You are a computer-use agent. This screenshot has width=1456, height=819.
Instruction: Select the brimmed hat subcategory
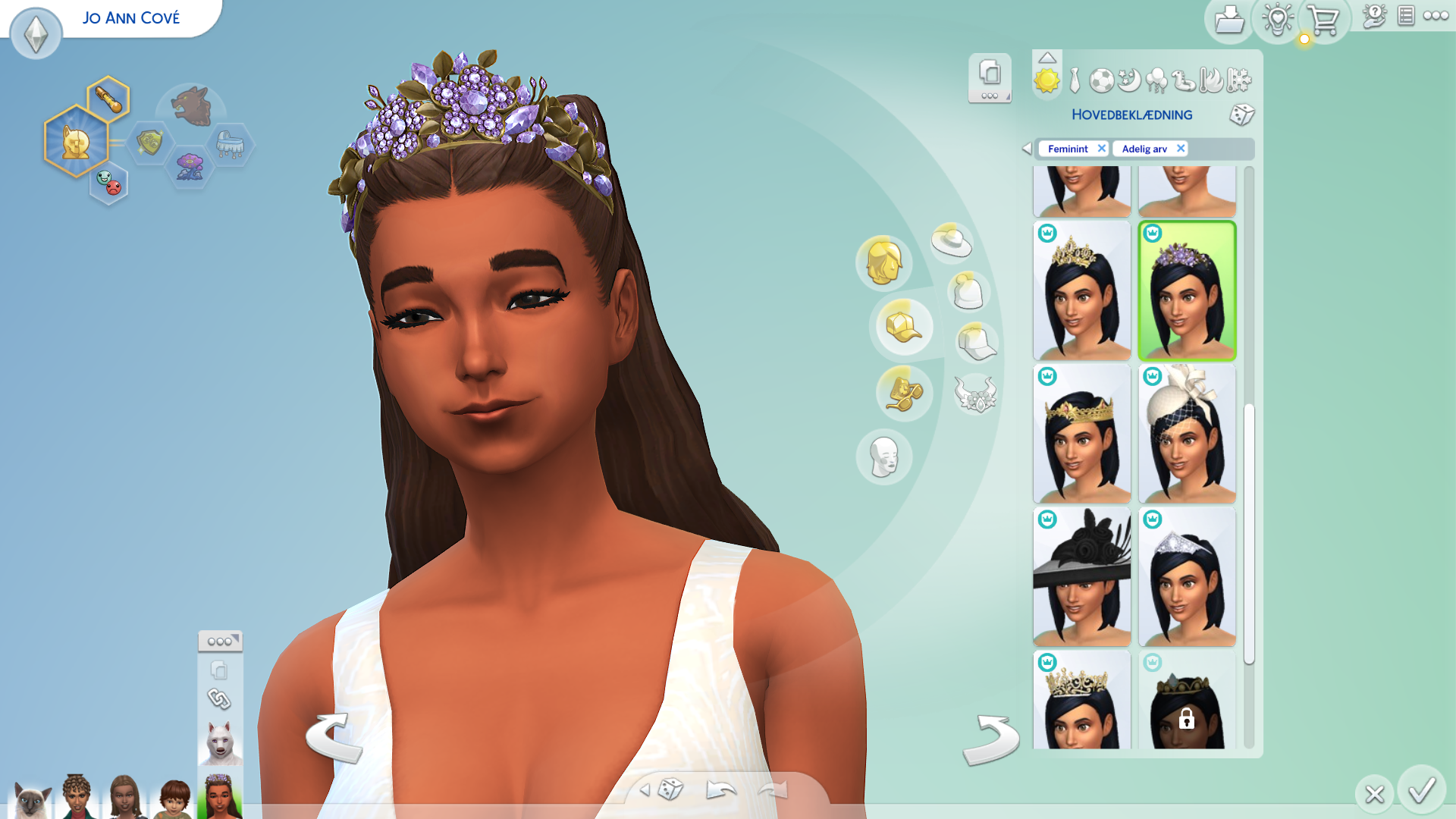[x=952, y=242]
